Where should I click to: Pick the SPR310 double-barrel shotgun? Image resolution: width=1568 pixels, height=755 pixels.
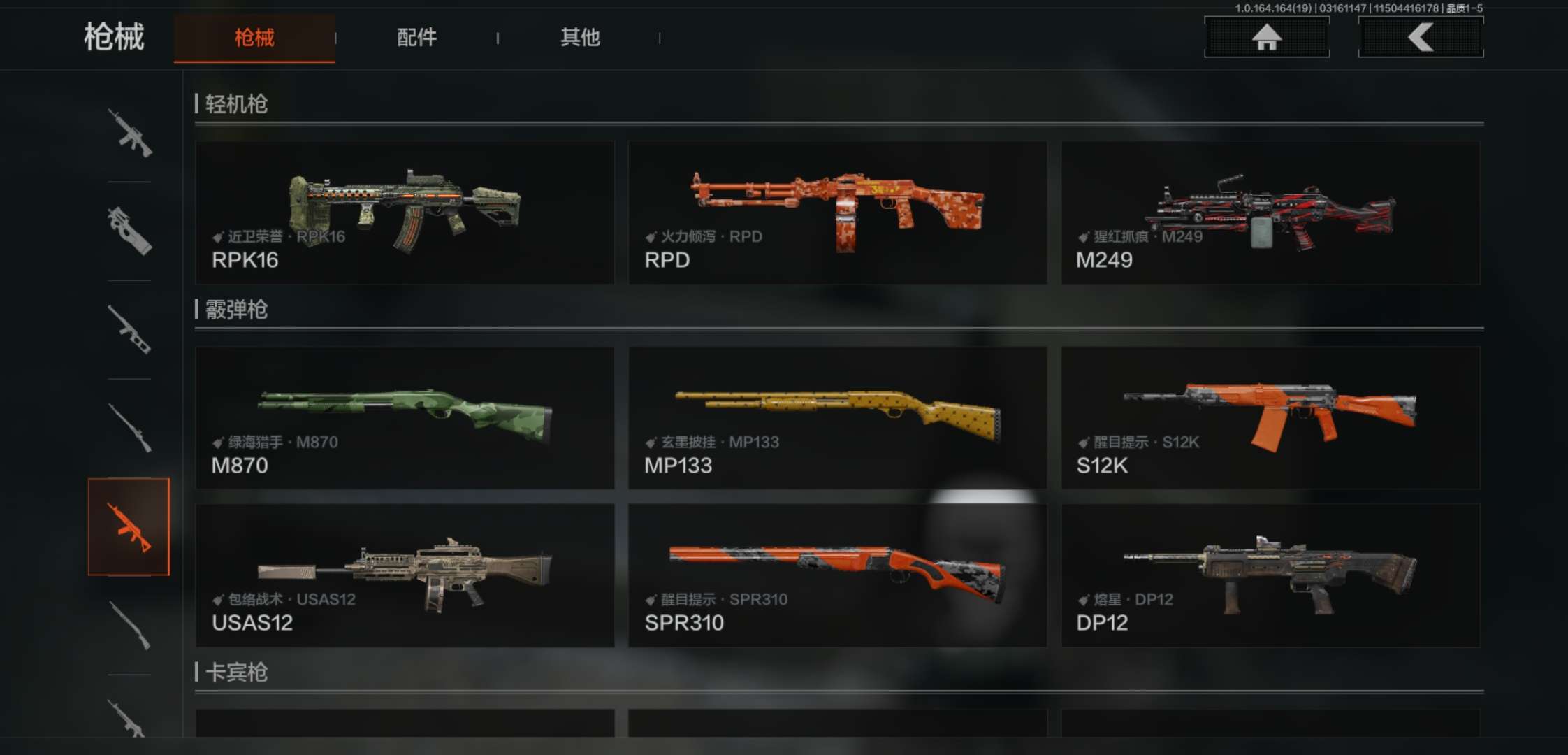pyautogui.click(x=837, y=575)
